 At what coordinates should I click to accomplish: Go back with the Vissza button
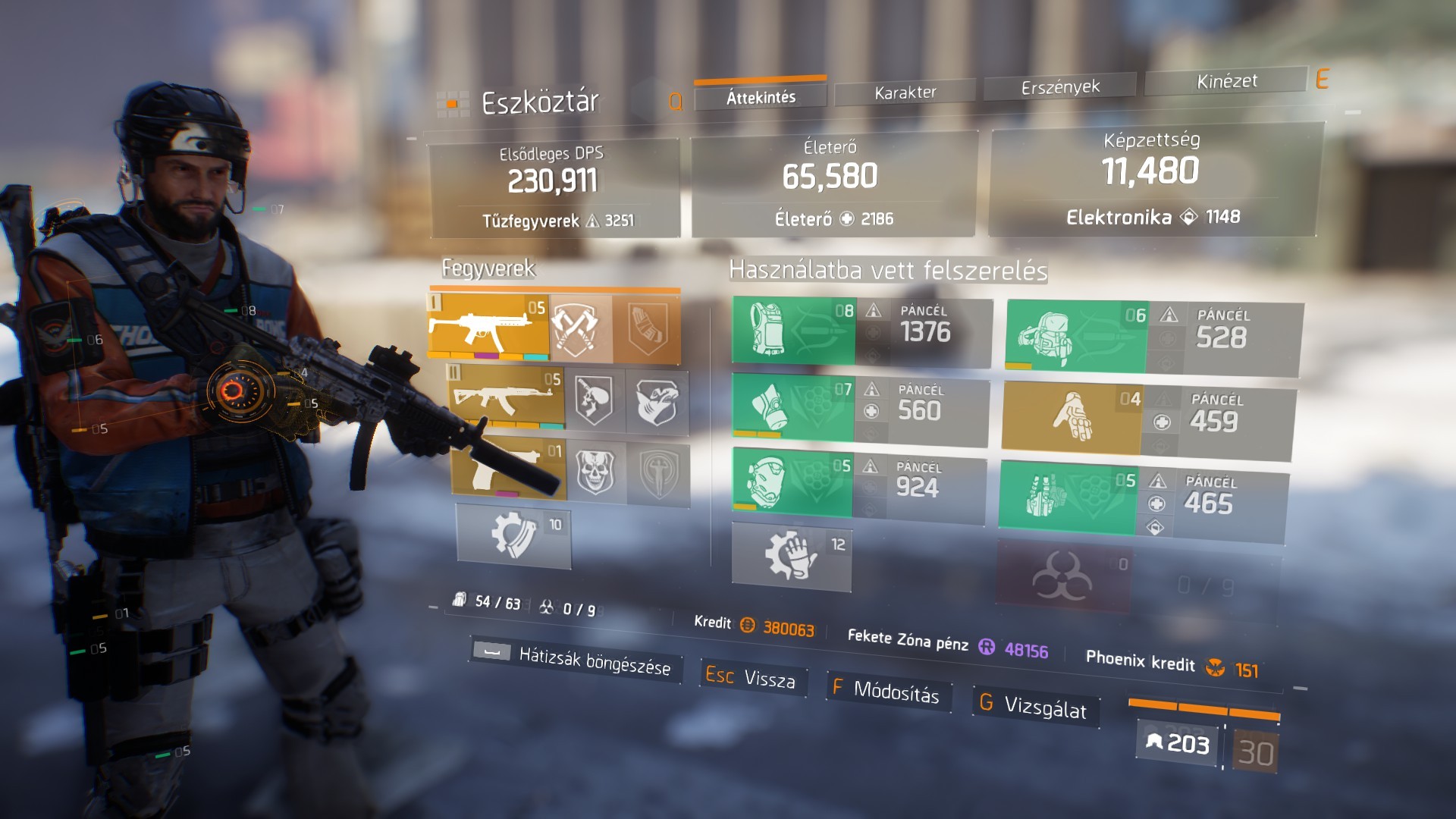tap(752, 677)
